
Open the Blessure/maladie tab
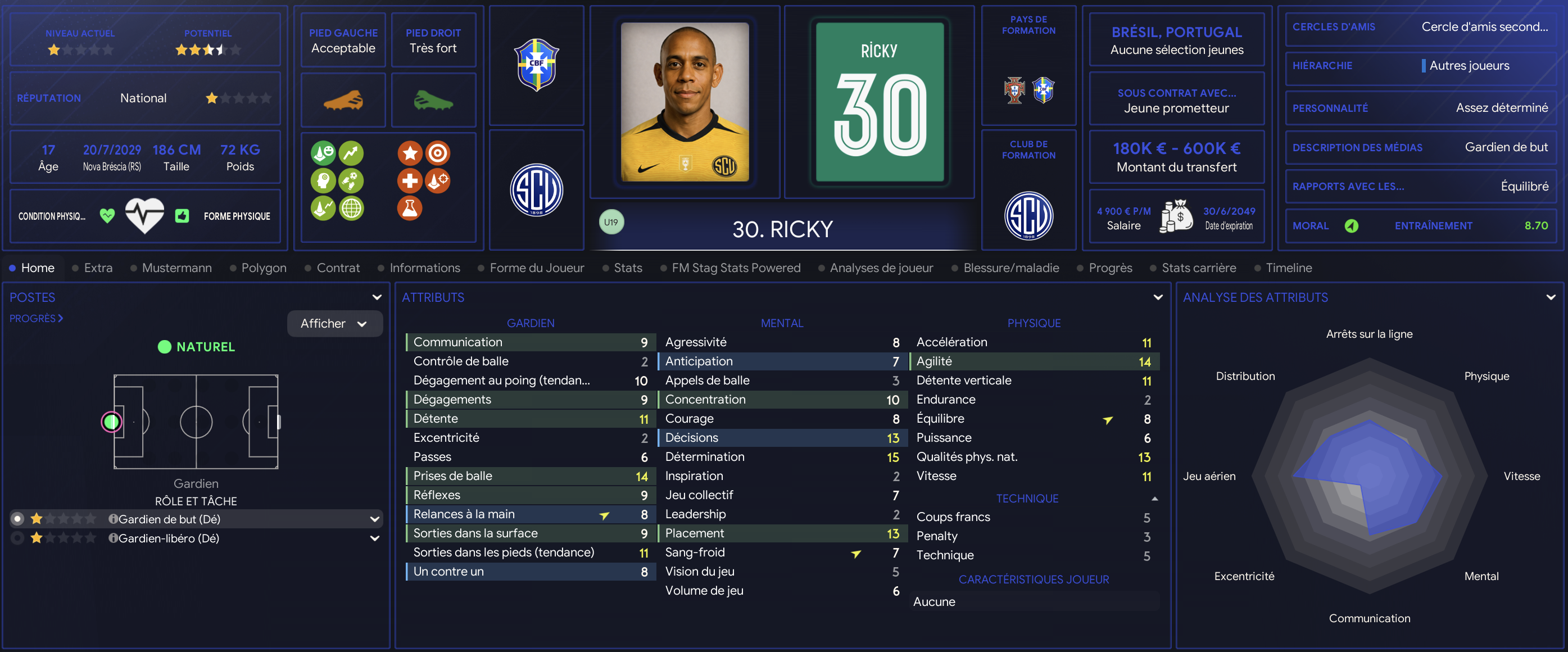click(x=1010, y=268)
